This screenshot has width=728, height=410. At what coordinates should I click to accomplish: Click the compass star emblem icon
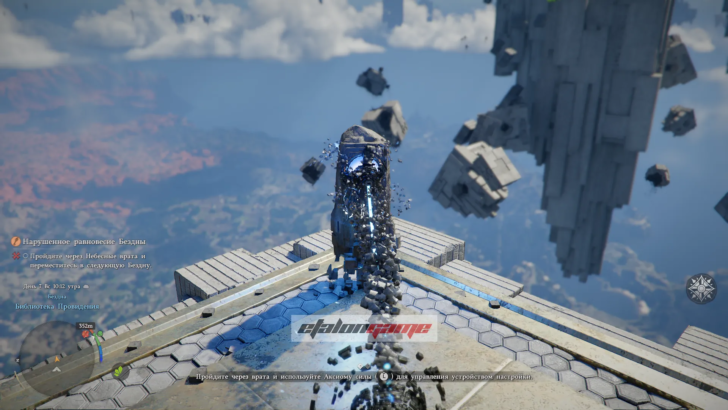pos(699,288)
